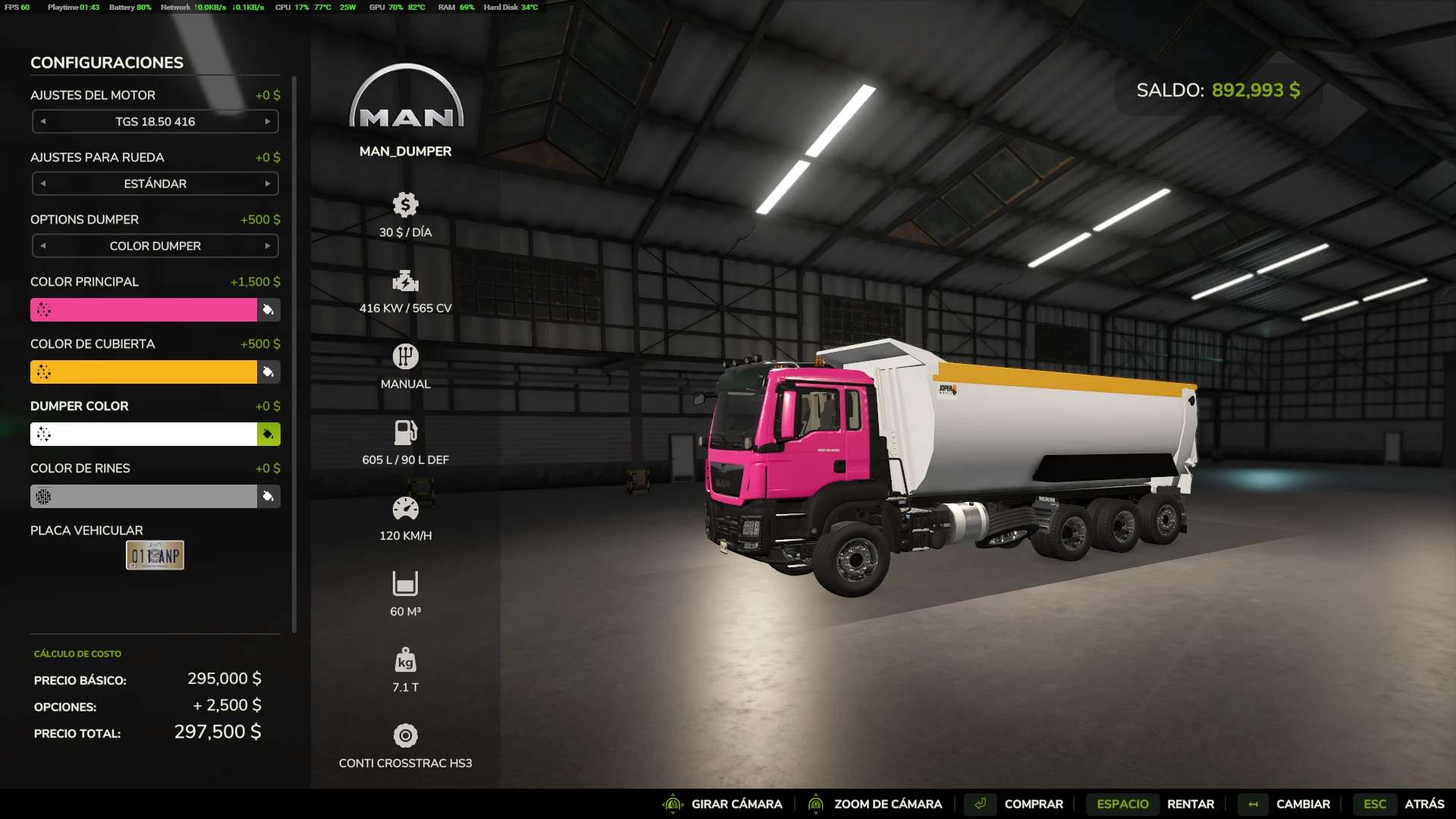Click paint bucket beside Color de Rines

pyautogui.click(x=268, y=496)
